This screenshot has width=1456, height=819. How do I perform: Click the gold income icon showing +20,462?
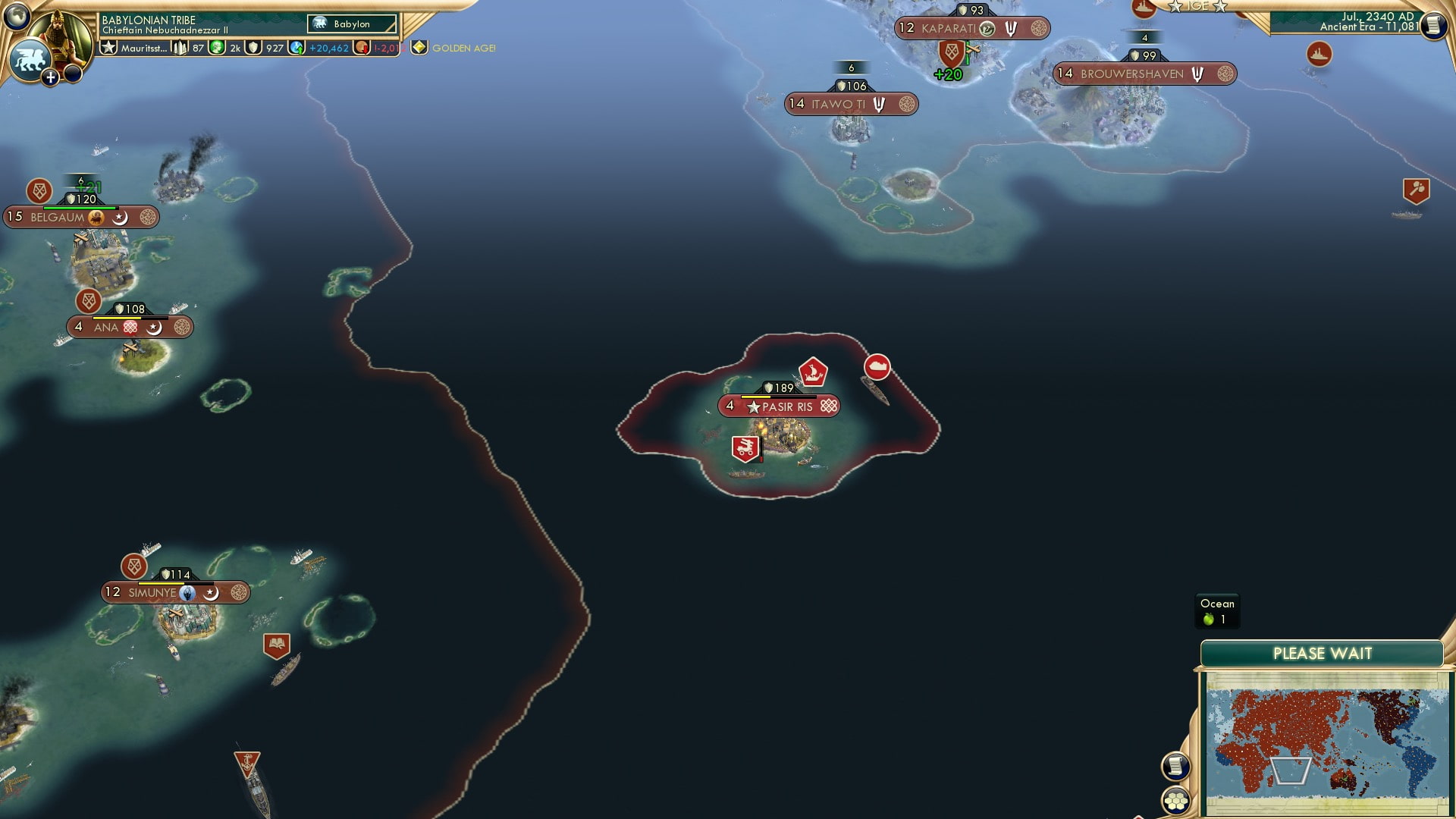point(296,47)
